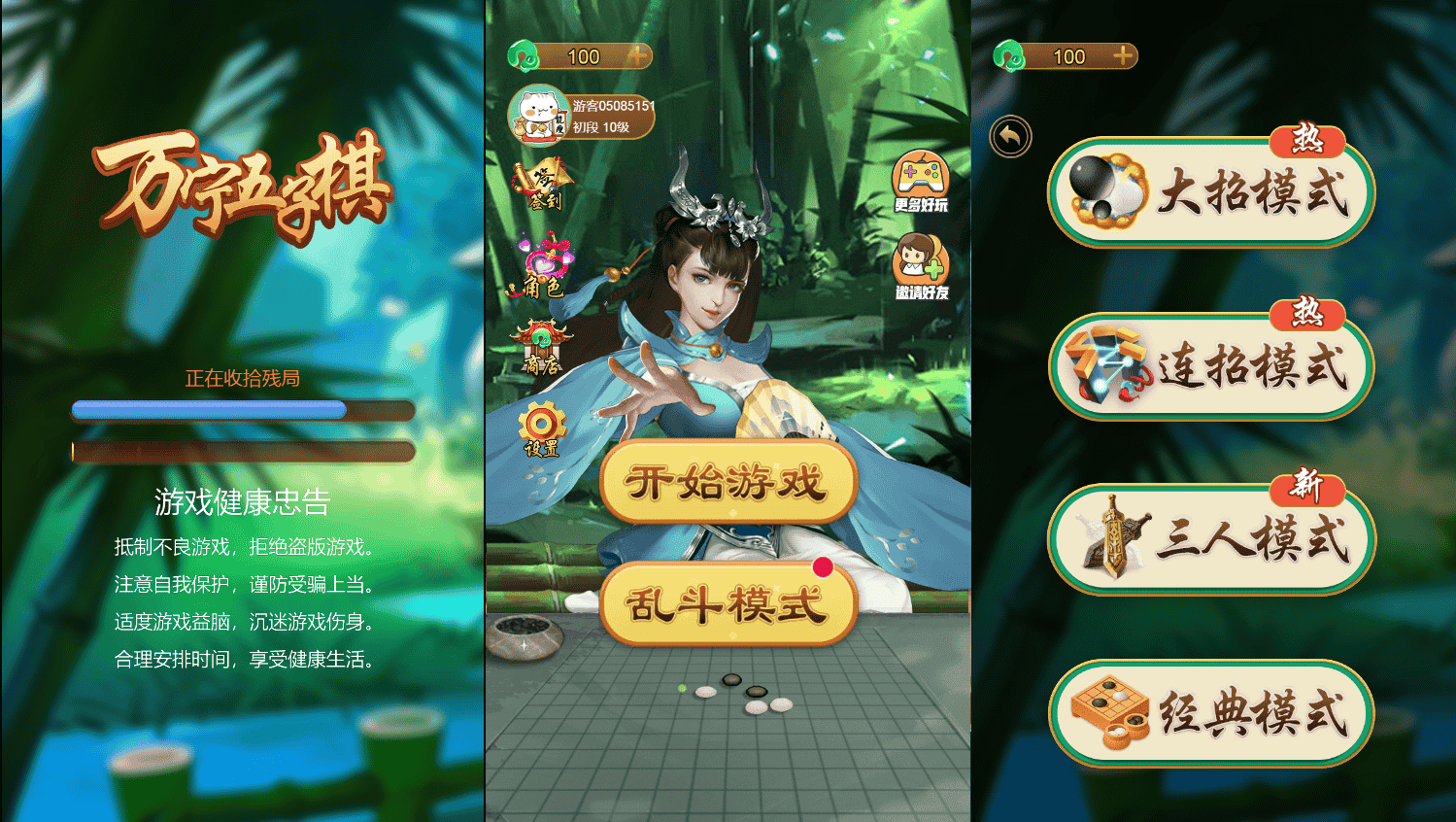Viewport: 1456px width, 822px height.
Task: Click the loading progress bar under 正在收拾残局
Action: tap(241, 411)
